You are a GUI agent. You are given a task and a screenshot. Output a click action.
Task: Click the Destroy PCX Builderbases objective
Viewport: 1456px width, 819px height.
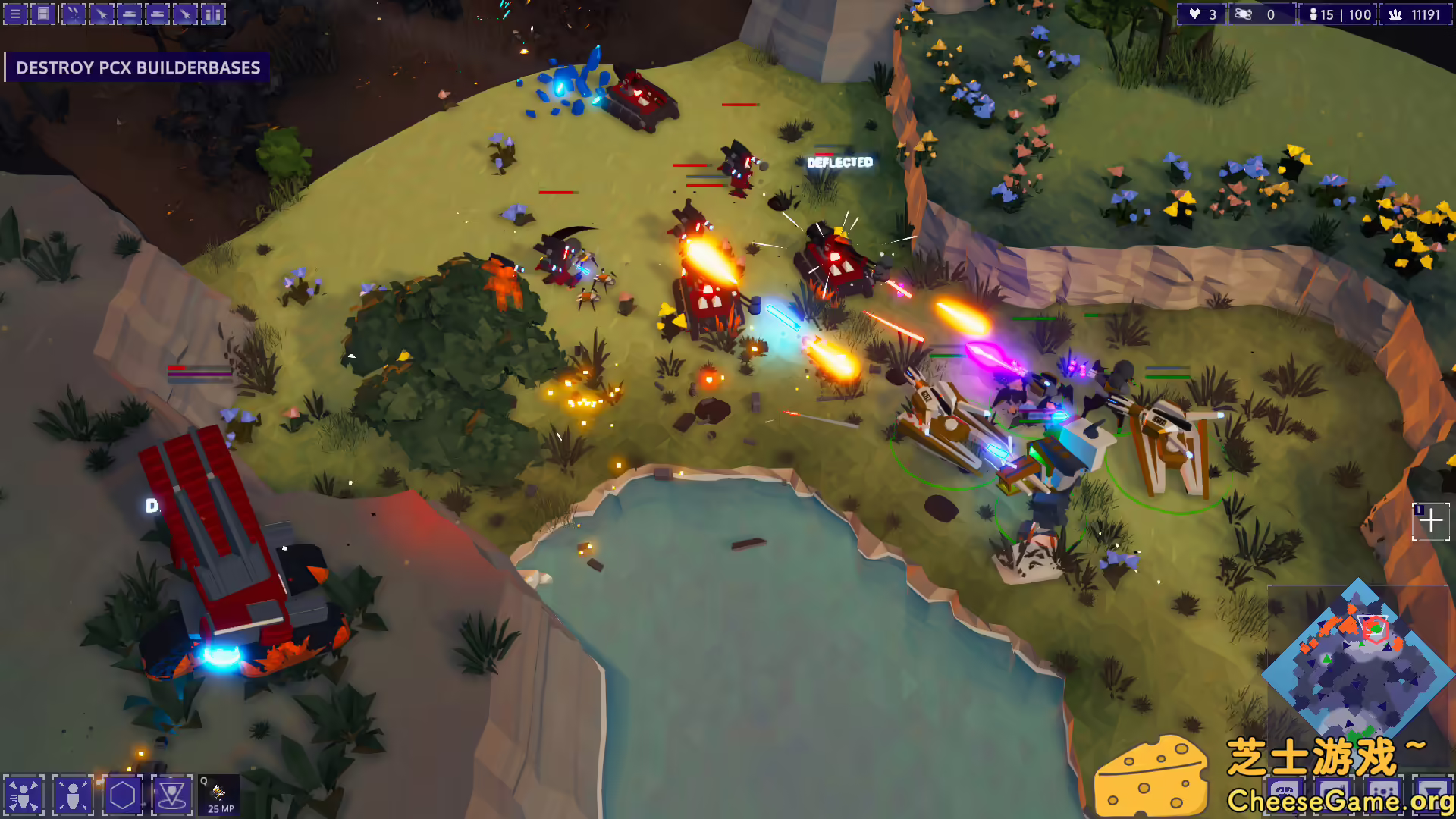tap(138, 67)
